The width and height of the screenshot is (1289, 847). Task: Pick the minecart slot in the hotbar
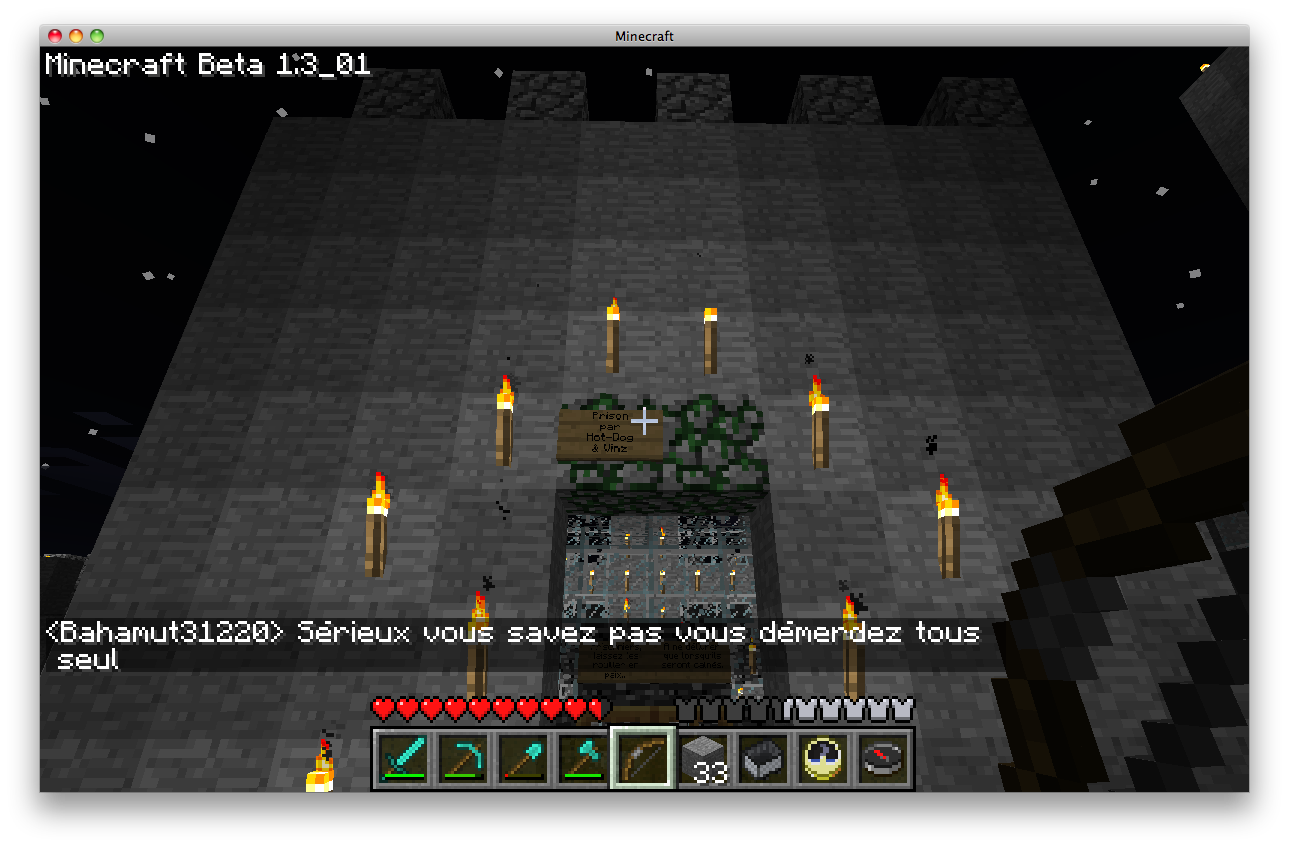(763, 757)
